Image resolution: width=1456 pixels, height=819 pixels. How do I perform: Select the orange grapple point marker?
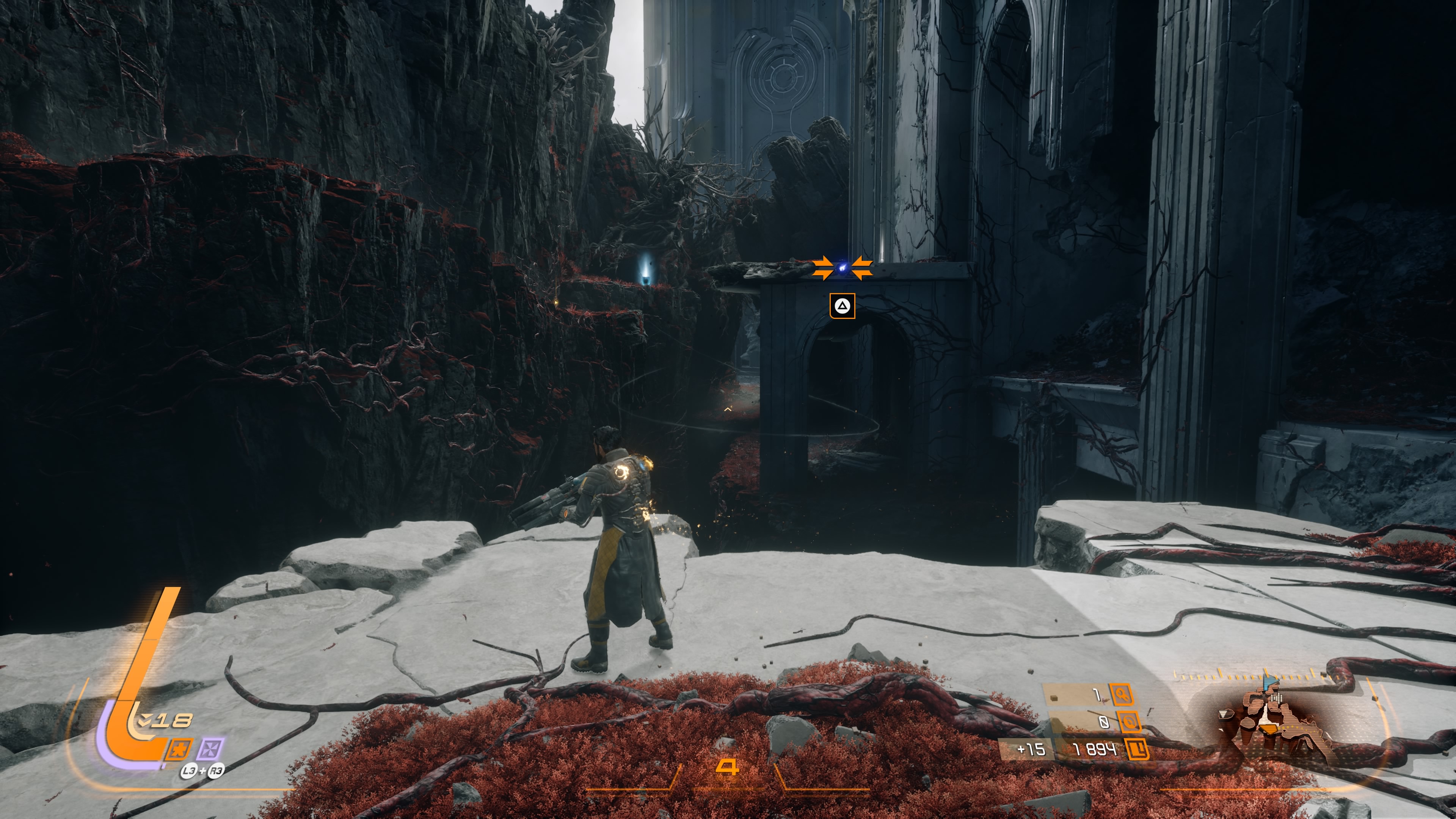click(x=842, y=268)
